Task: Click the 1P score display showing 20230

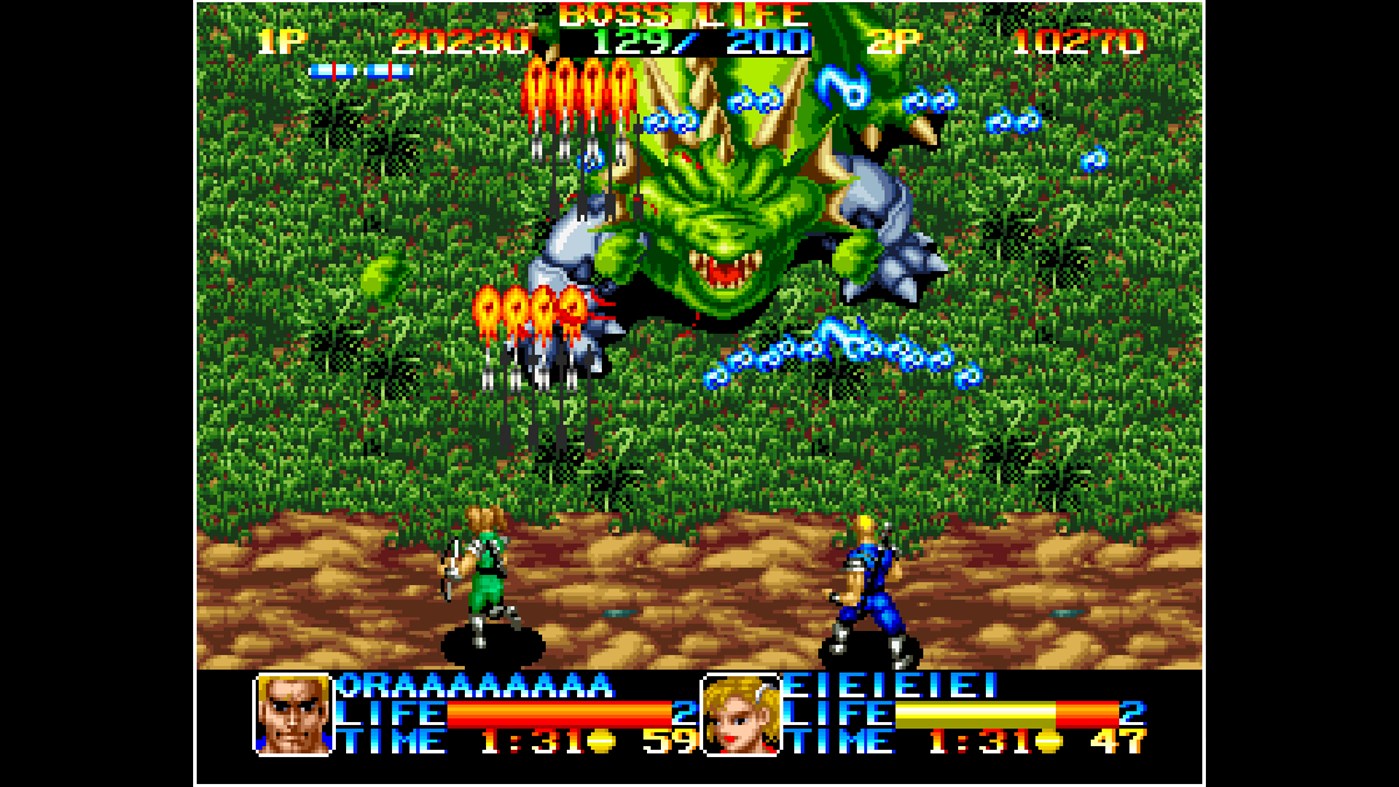Action: tap(460, 42)
